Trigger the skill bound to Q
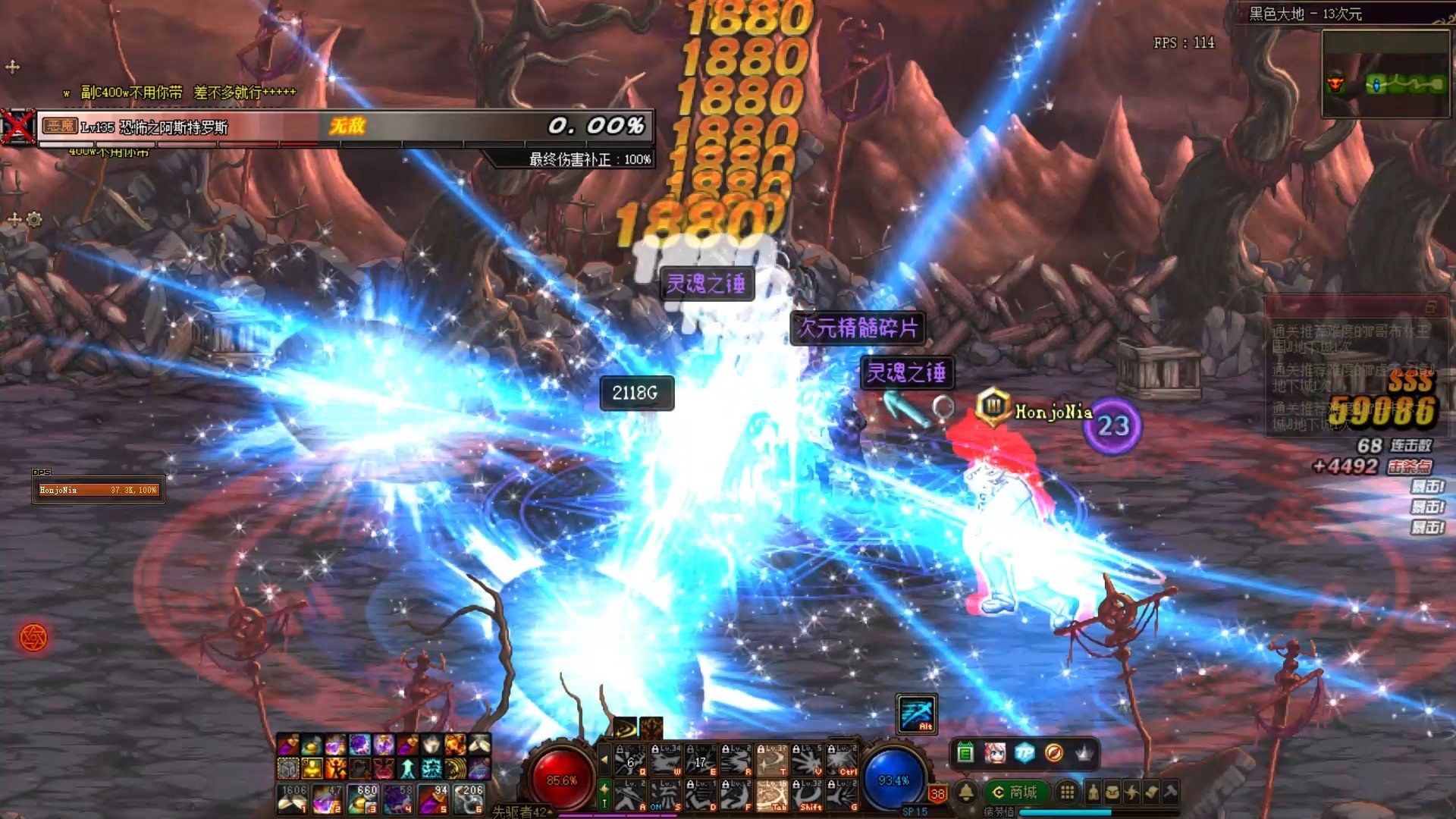1456x819 pixels. coord(630,760)
